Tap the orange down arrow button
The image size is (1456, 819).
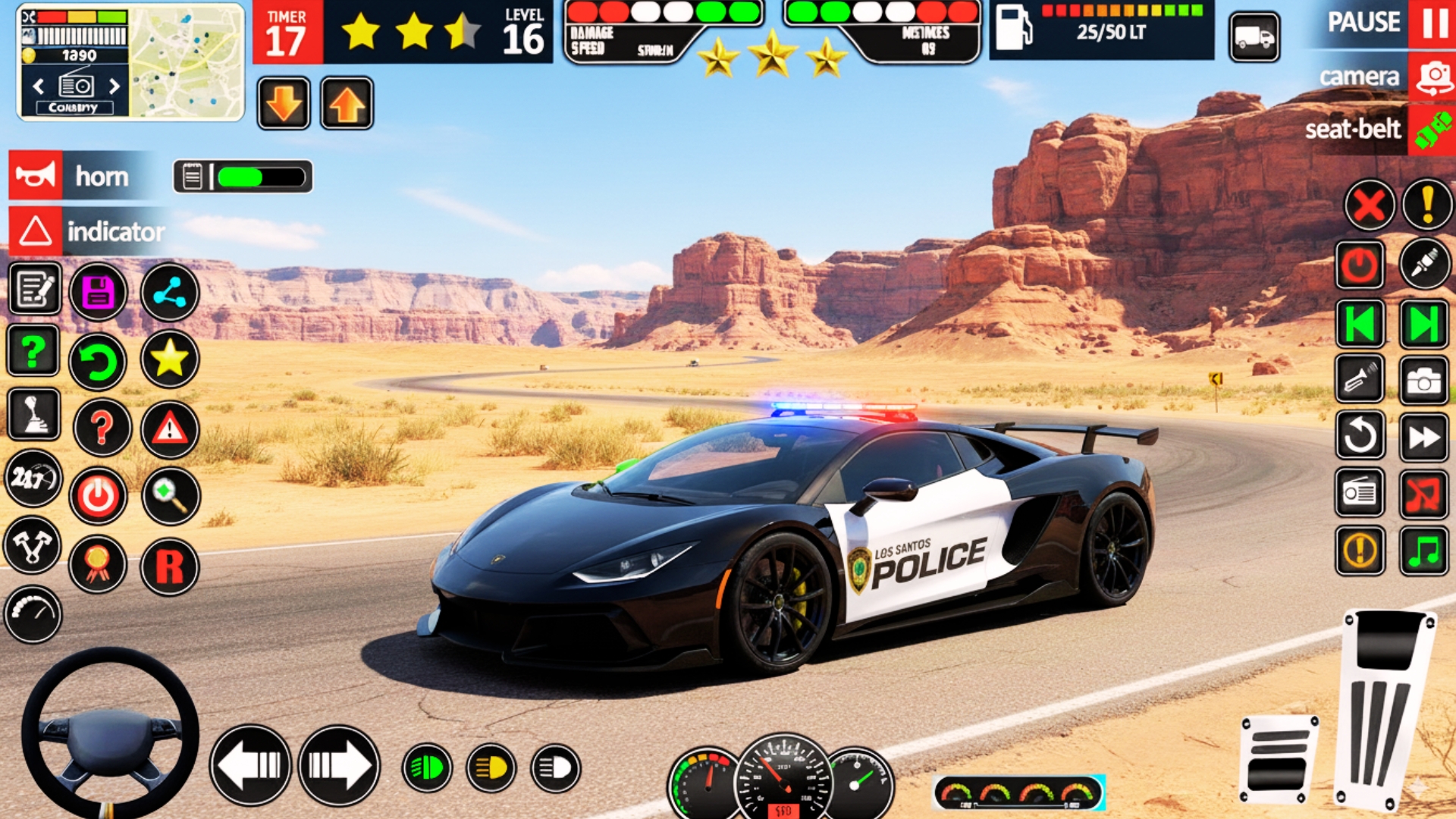point(284,104)
